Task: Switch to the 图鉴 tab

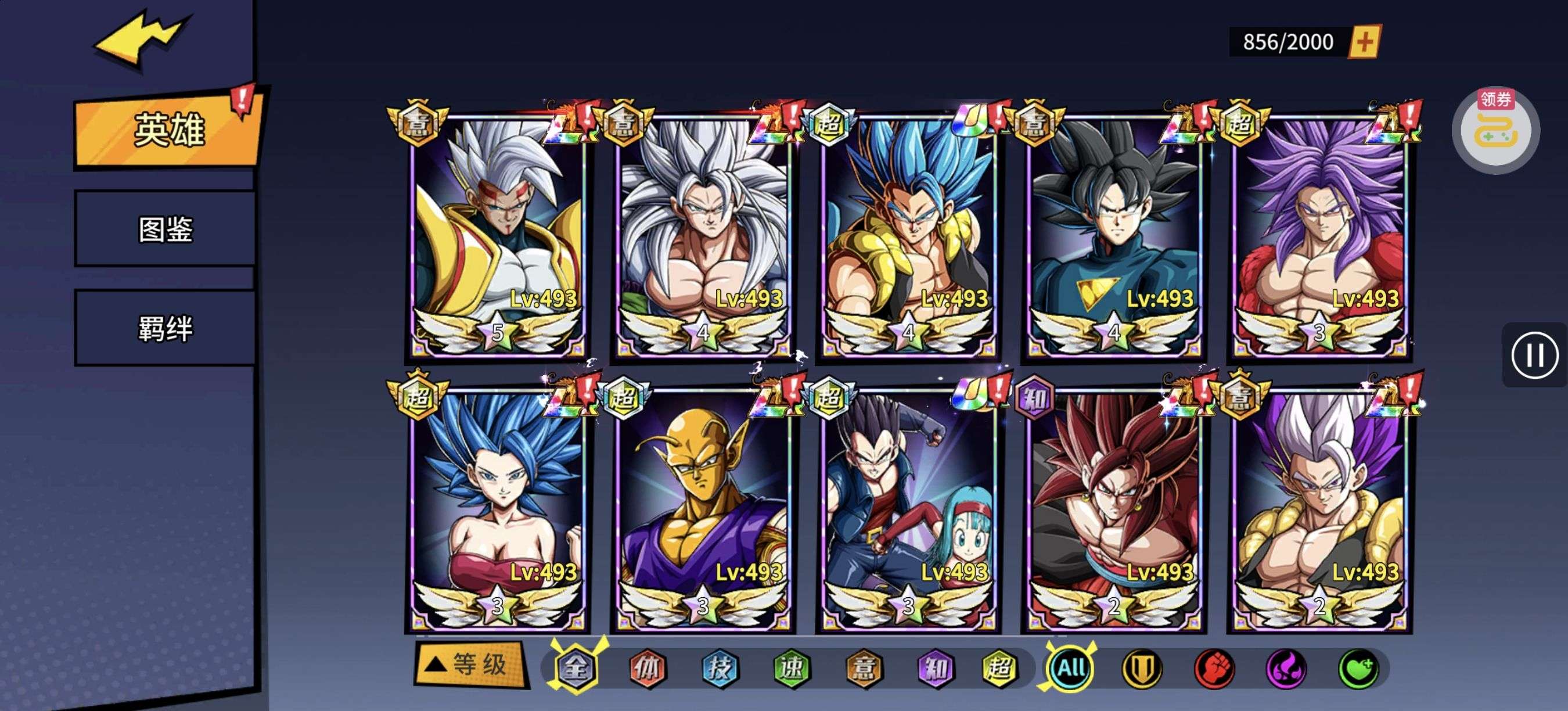Action: pyautogui.click(x=165, y=229)
